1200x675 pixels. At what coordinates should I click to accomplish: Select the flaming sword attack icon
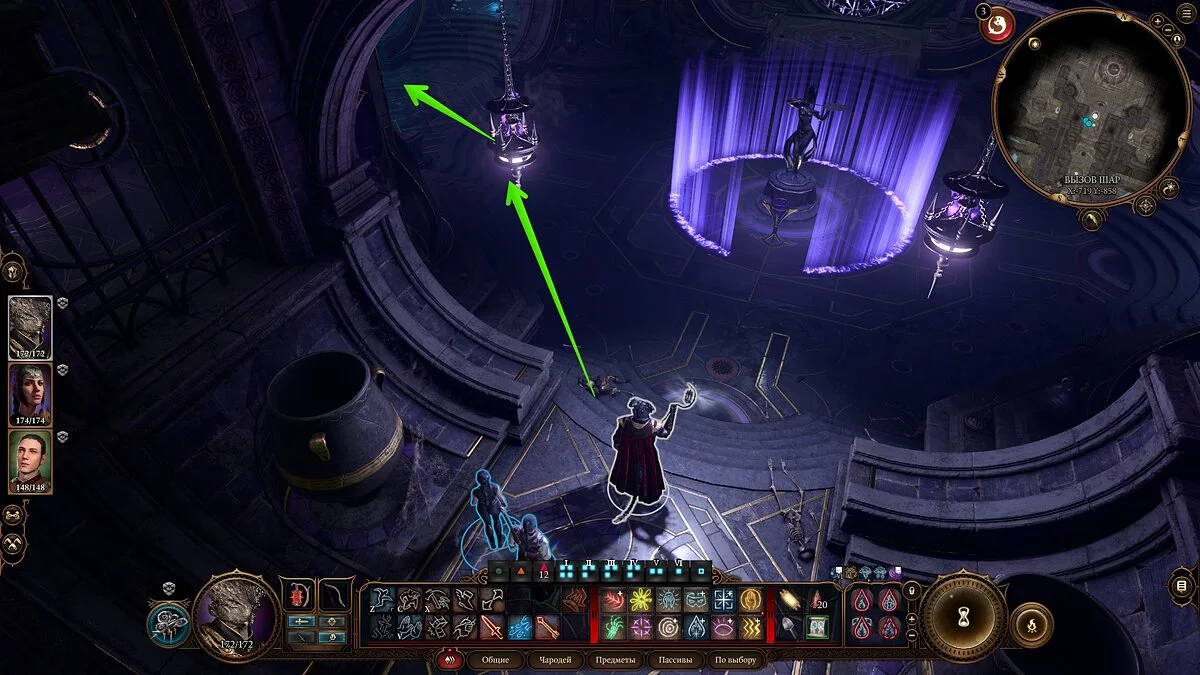492,627
